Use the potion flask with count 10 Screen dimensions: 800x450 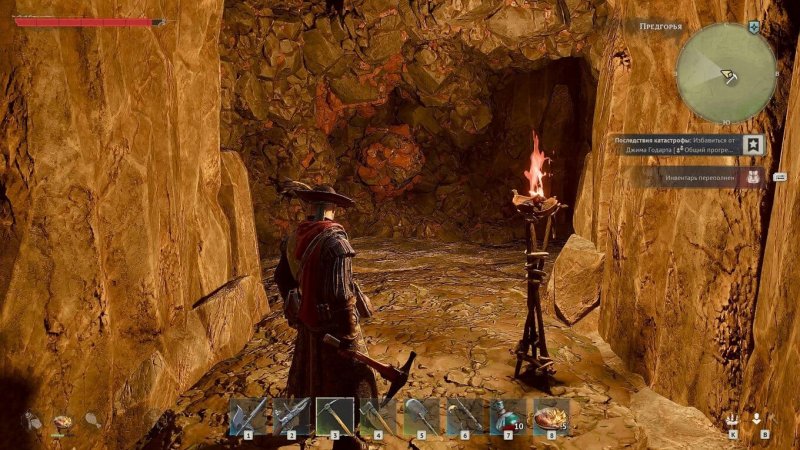tap(508, 416)
